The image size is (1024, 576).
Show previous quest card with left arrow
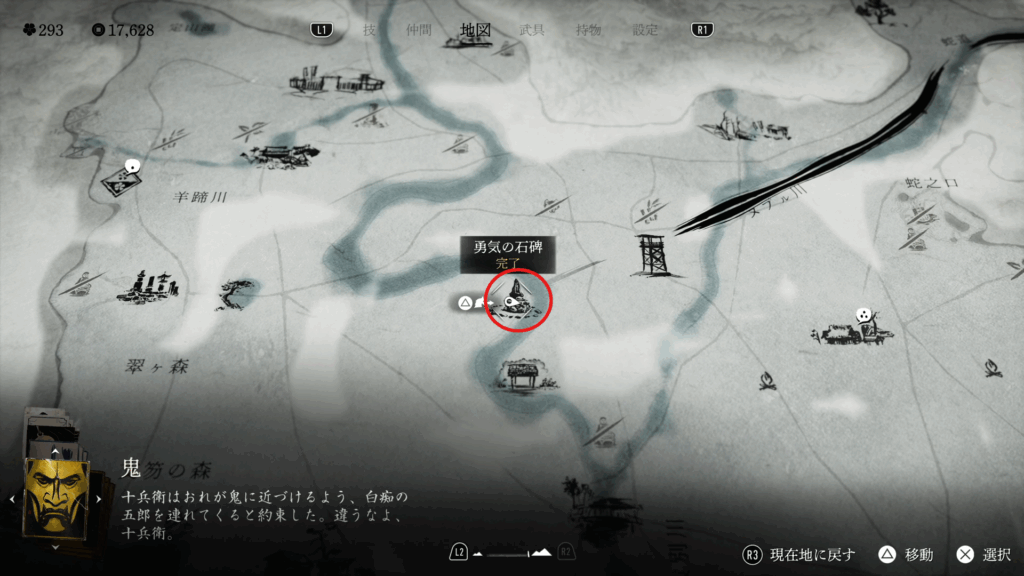[x=12, y=497]
